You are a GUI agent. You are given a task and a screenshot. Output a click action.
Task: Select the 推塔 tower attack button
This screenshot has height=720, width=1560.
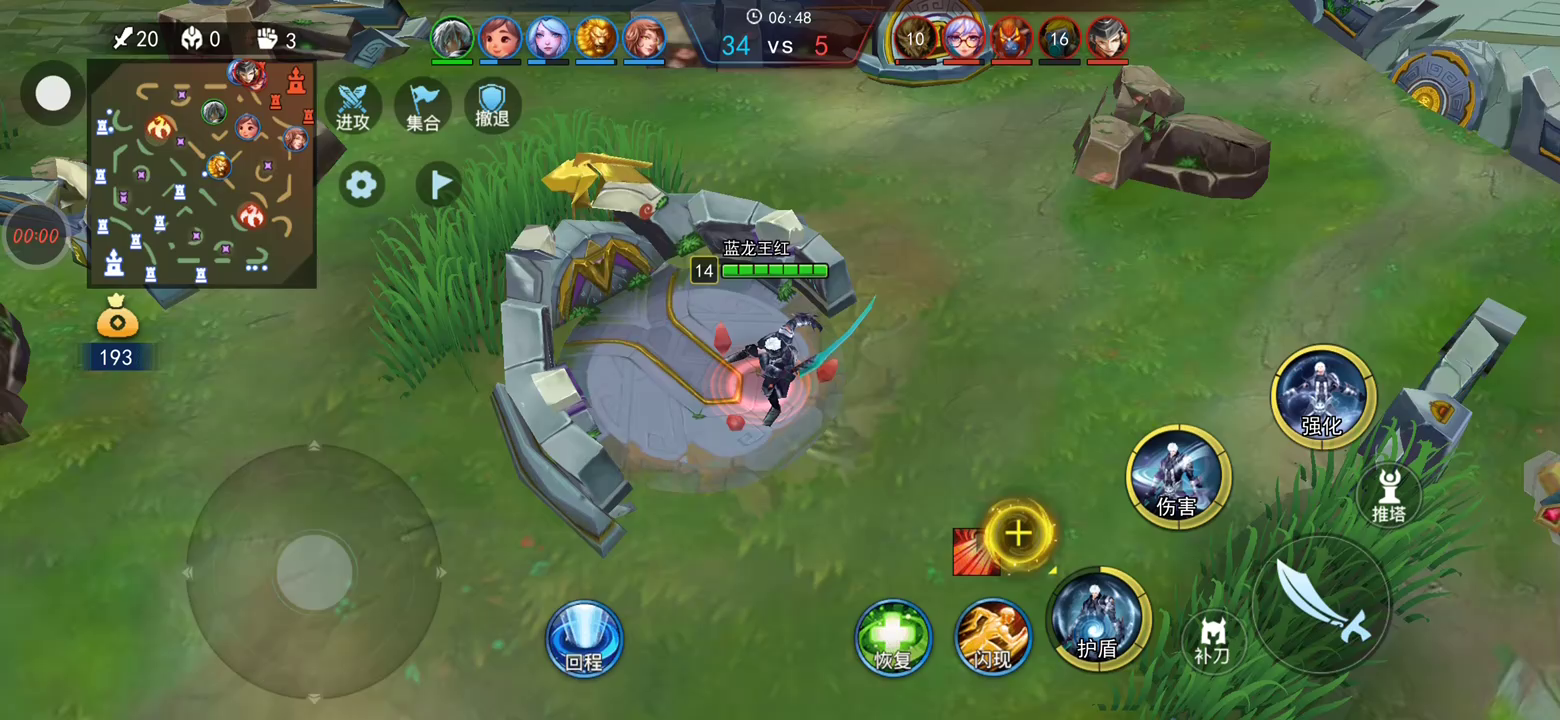[1389, 494]
